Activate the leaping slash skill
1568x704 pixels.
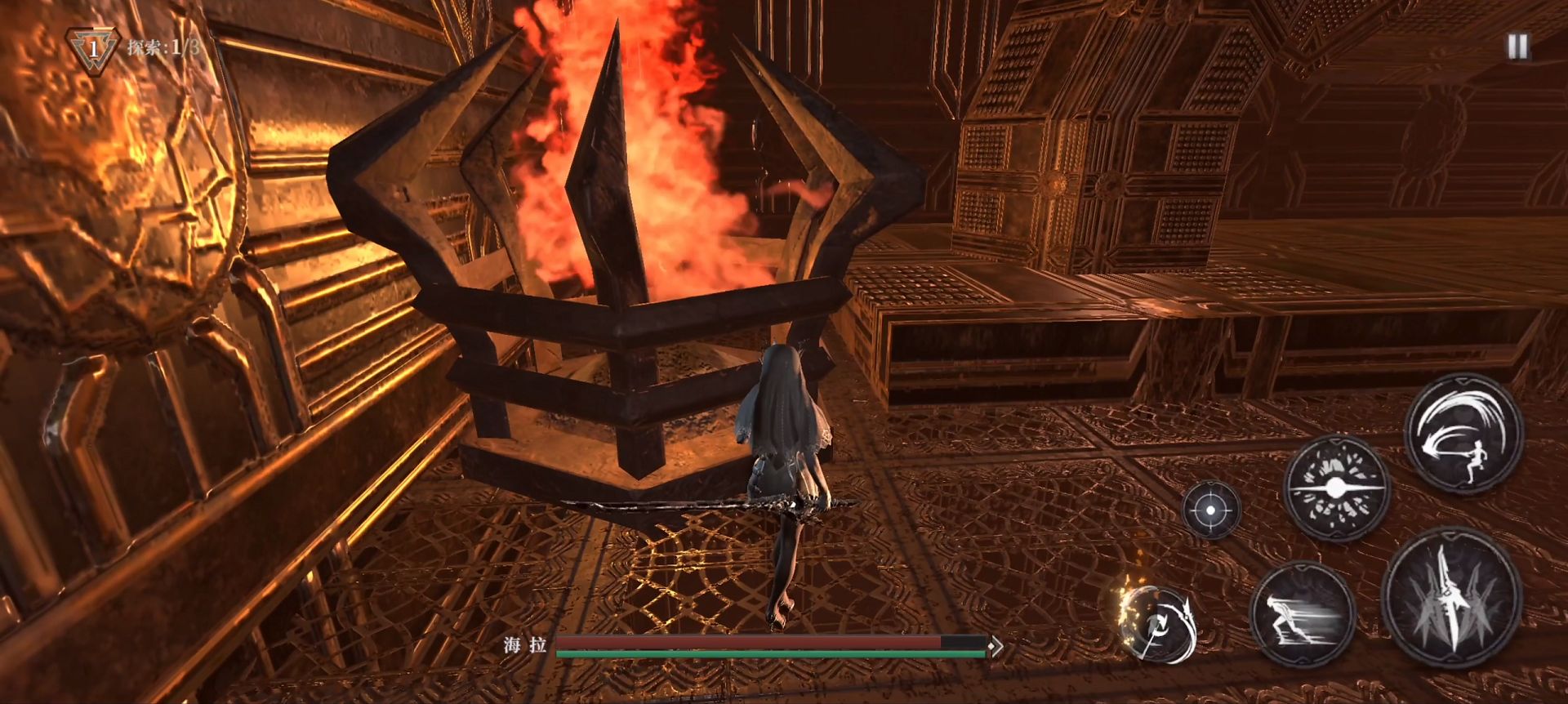point(1463,434)
